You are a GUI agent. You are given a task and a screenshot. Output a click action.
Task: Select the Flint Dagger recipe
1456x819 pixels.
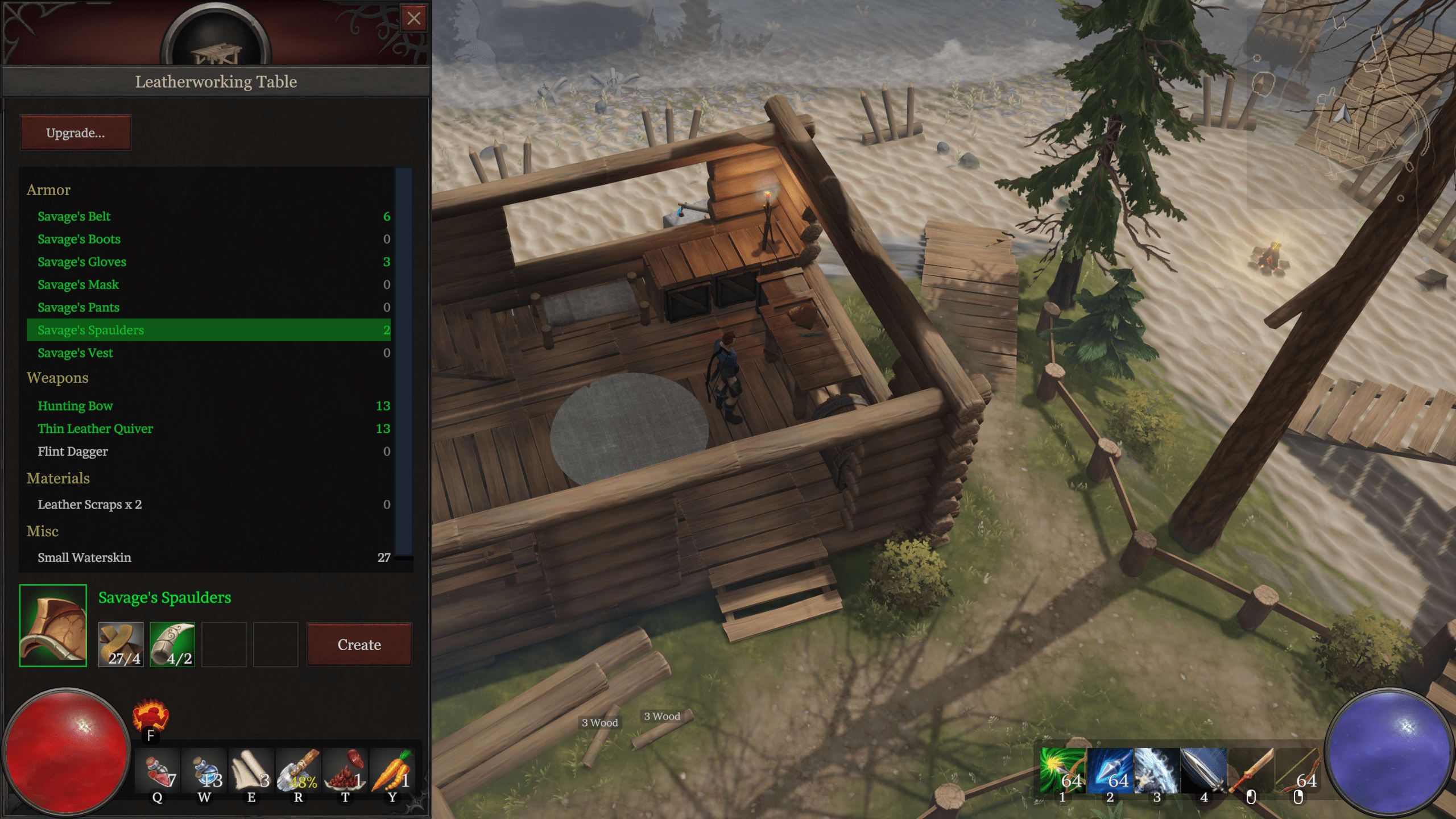[72, 451]
